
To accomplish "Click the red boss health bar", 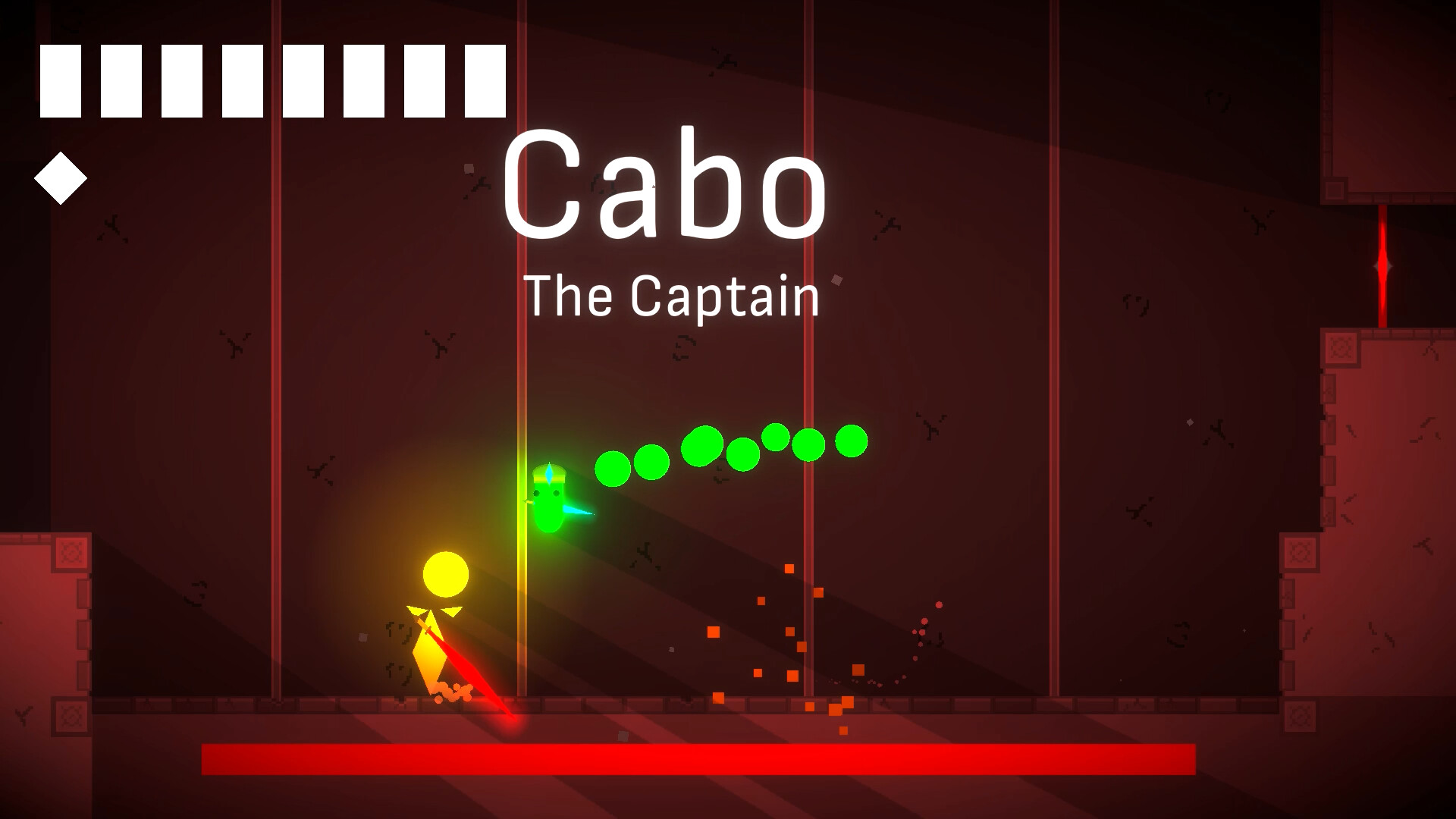I will (698, 758).
